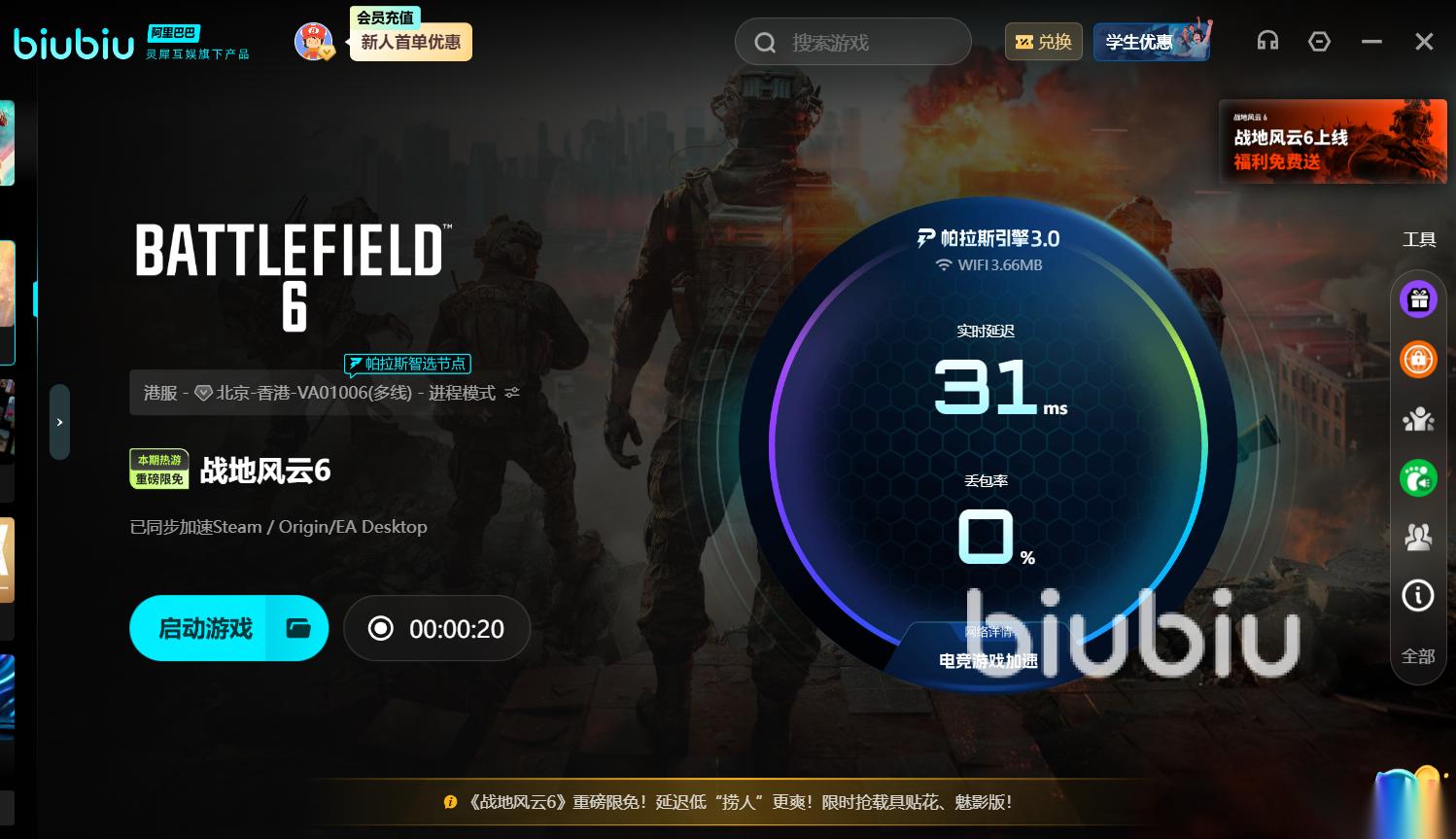
Task: Launch the game with 启动游戏
Action: [205, 628]
